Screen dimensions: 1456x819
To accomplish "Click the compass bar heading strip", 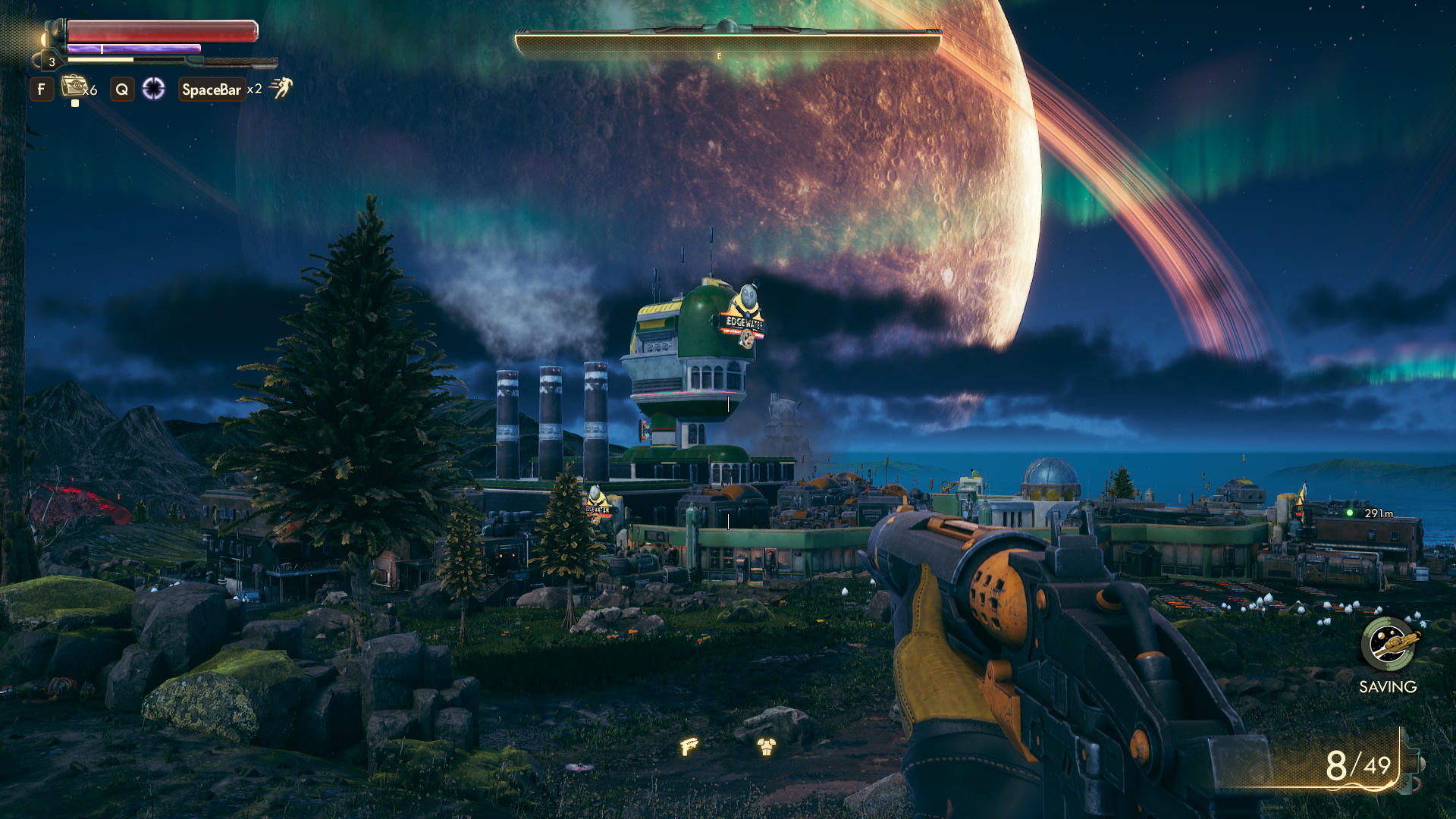I will pyautogui.click(x=727, y=45).
